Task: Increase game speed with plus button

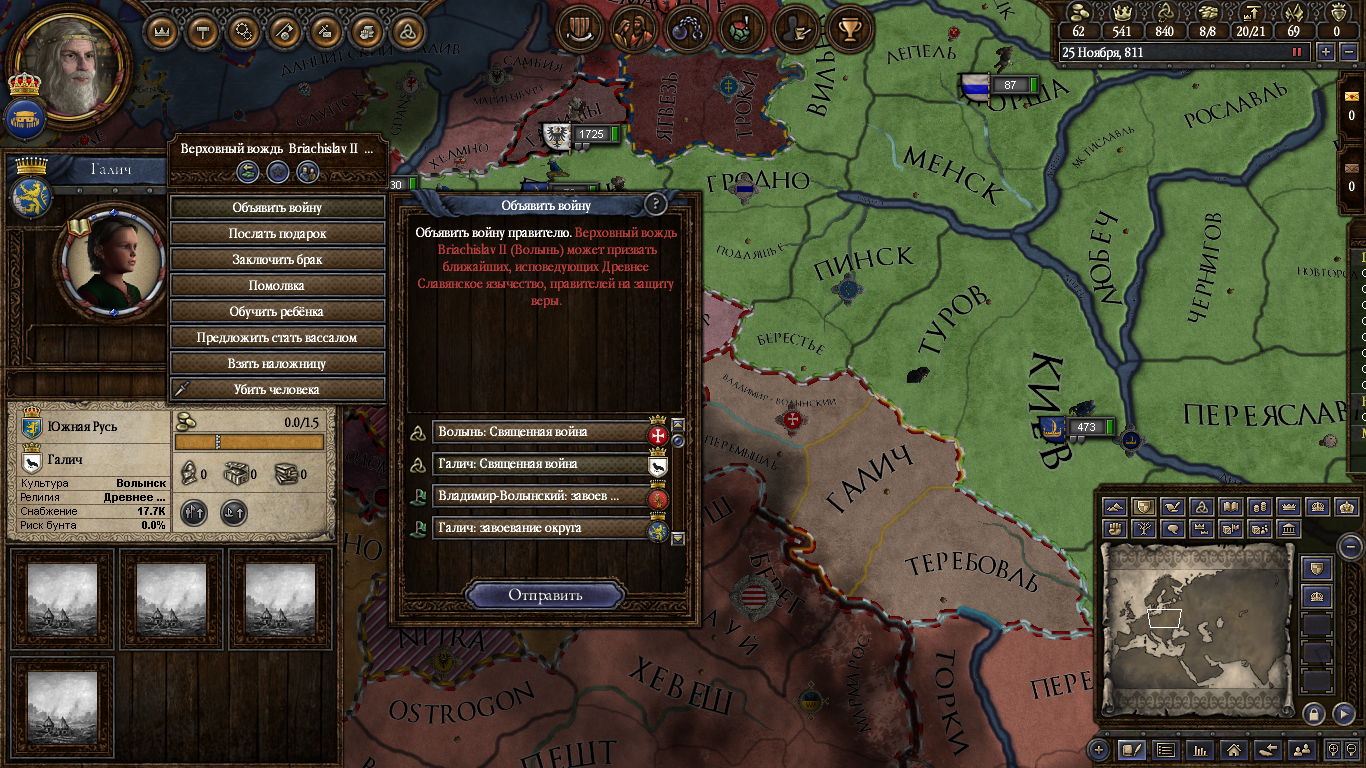Action: [x=1326, y=52]
